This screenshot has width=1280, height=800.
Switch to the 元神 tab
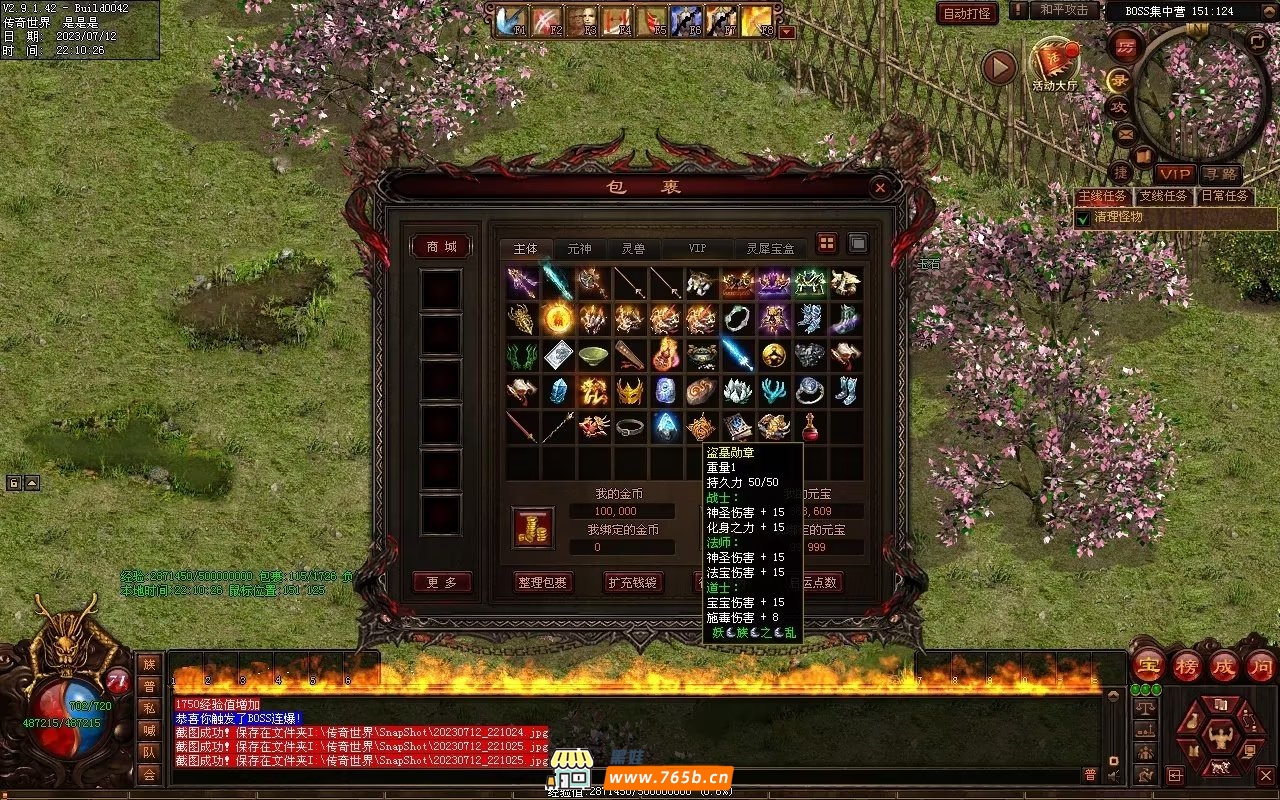pos(579,248)
